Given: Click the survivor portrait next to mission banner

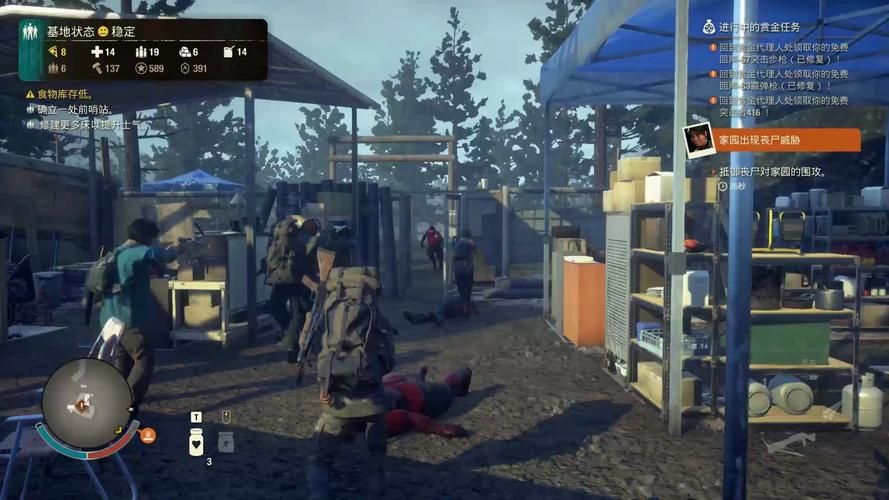Looking at the screenshot, I should [699, 140].
